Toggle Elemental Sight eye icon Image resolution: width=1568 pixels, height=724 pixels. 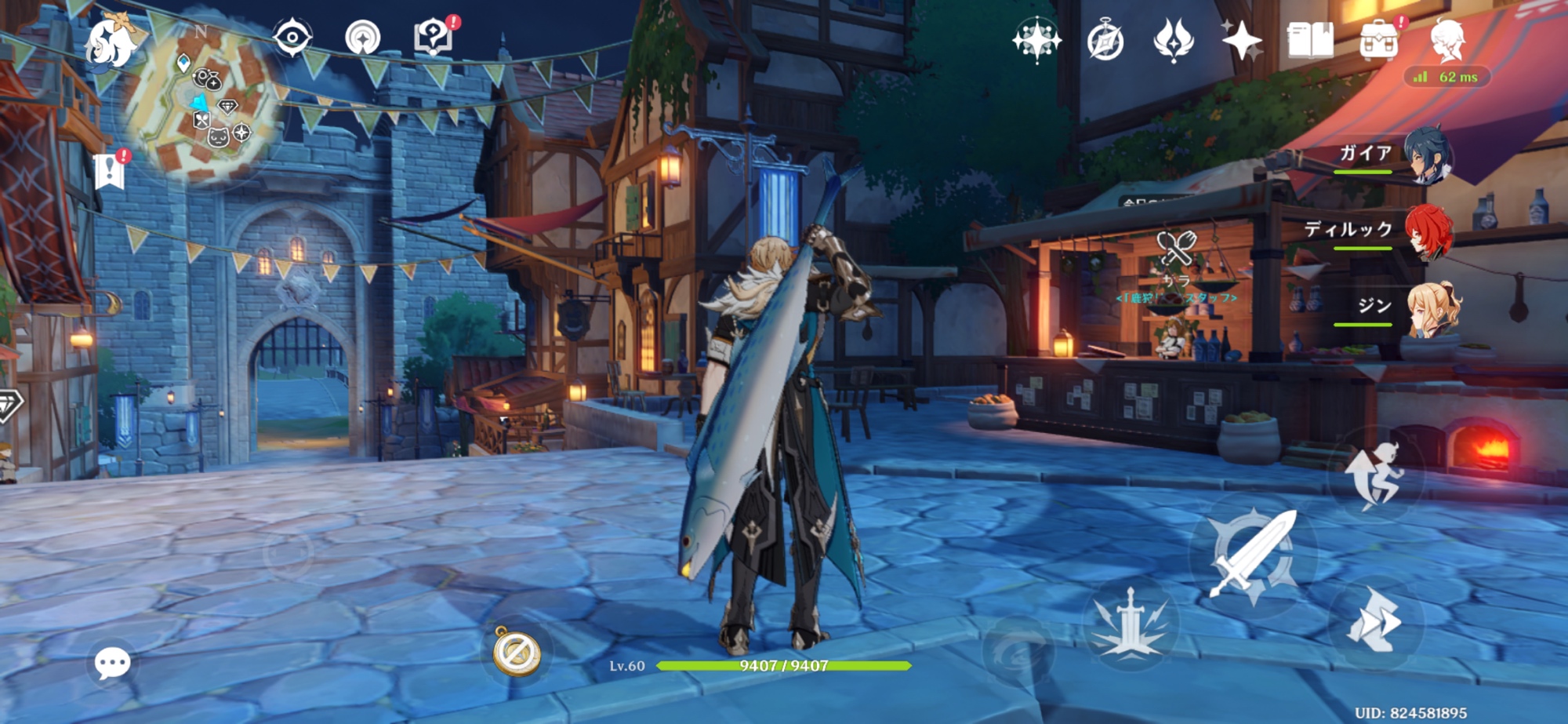292,38
